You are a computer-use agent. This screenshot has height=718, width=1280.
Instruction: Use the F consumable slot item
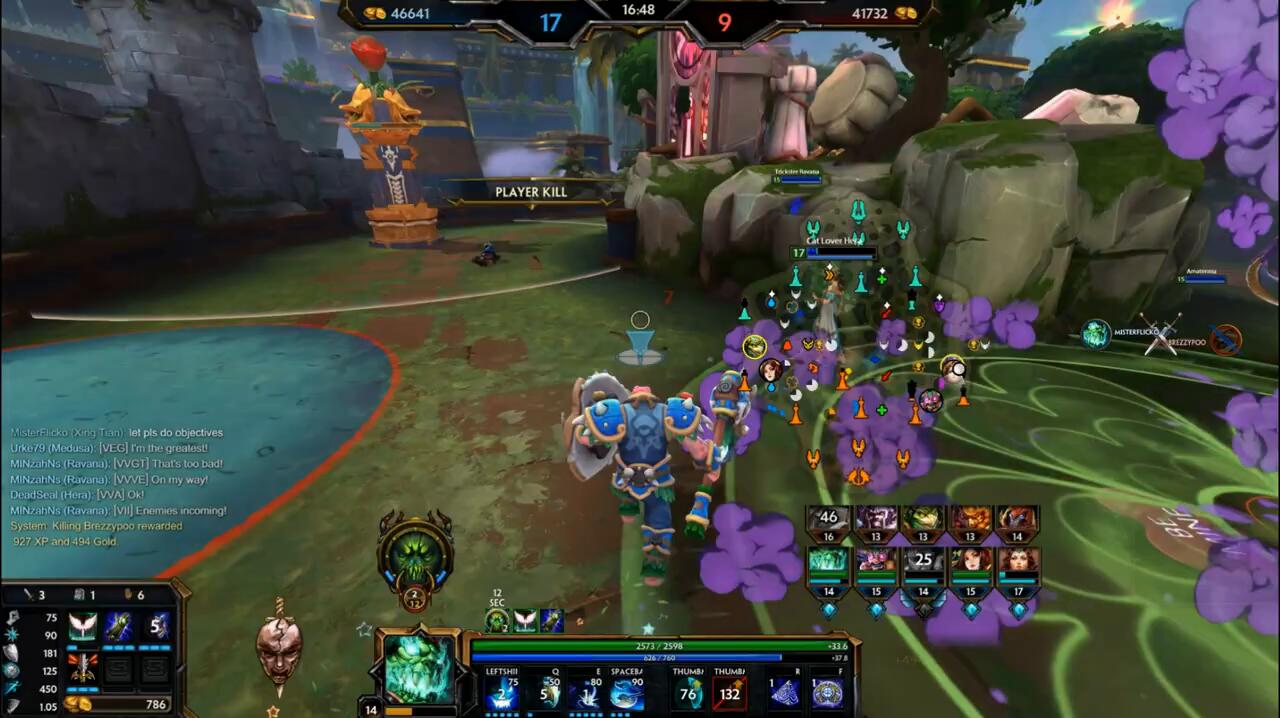[827, 693]
